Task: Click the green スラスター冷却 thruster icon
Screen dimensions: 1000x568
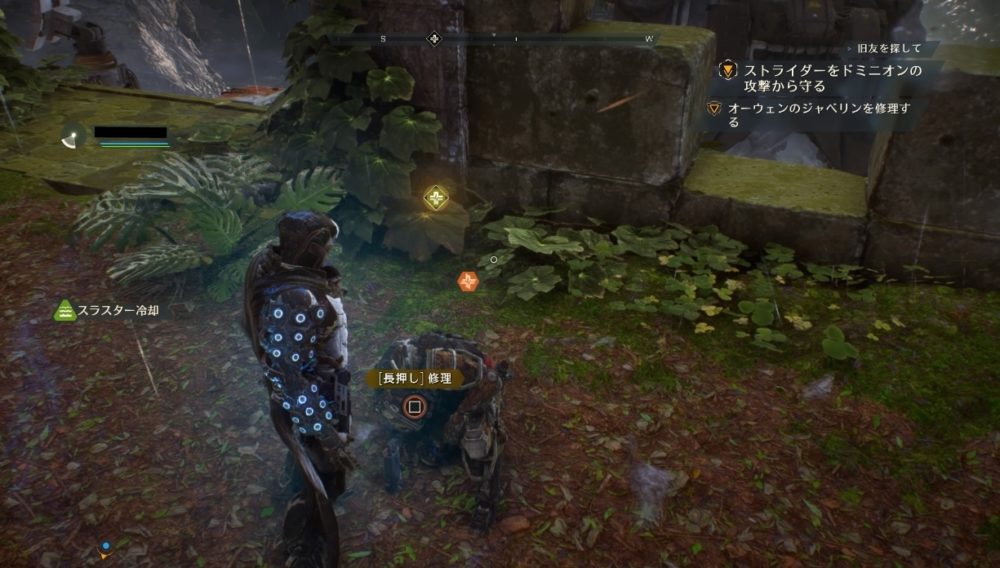Action: tap(65, 311)
